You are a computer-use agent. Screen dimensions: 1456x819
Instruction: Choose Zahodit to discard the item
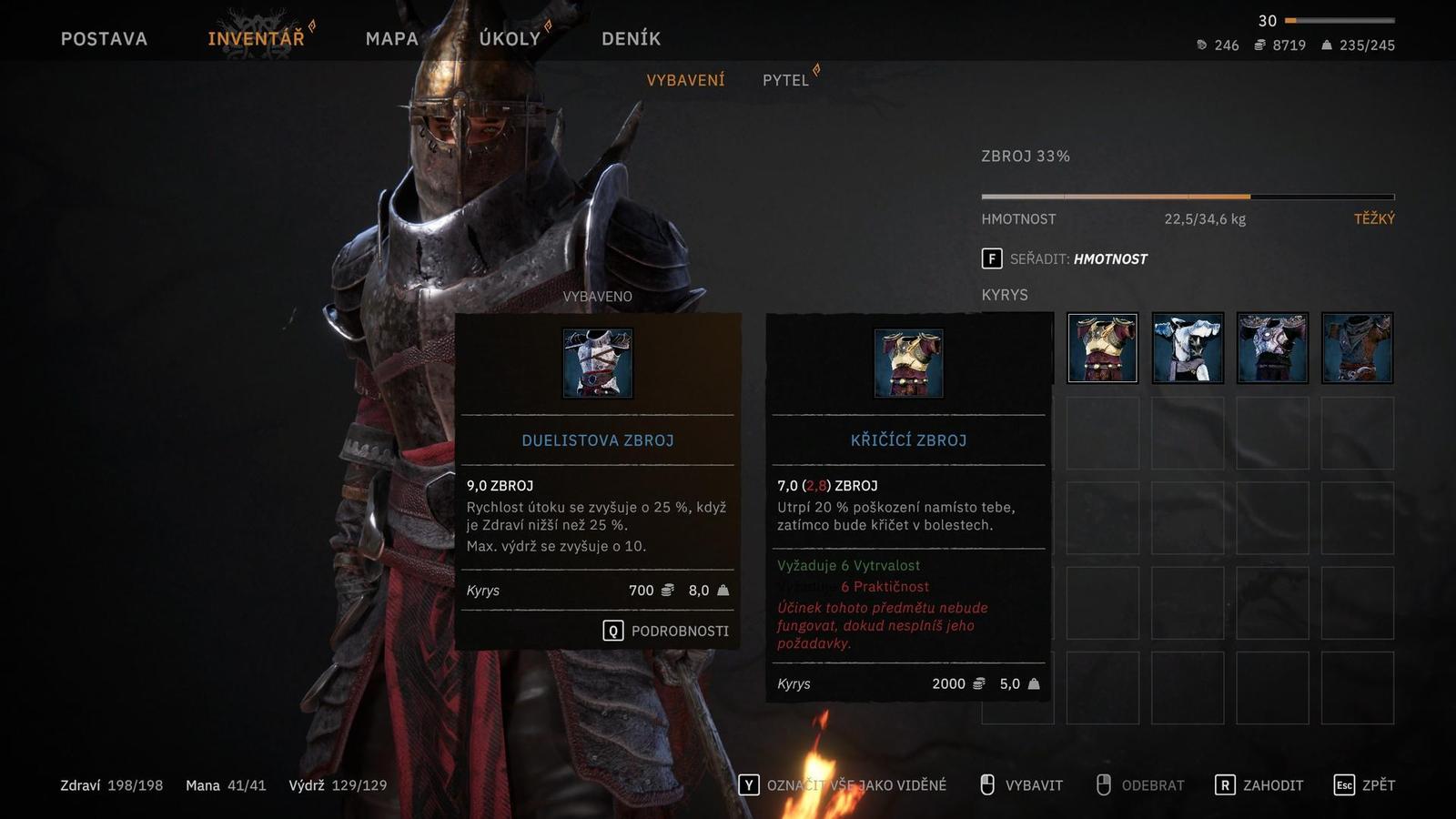coord(1259,785)
